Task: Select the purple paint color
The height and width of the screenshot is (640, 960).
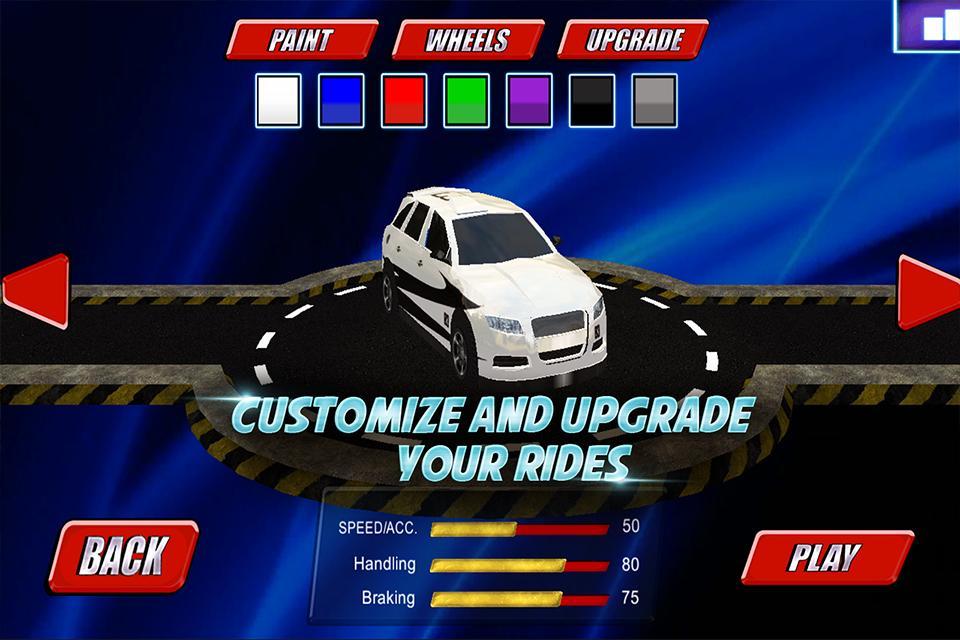Action: point(529,100)
